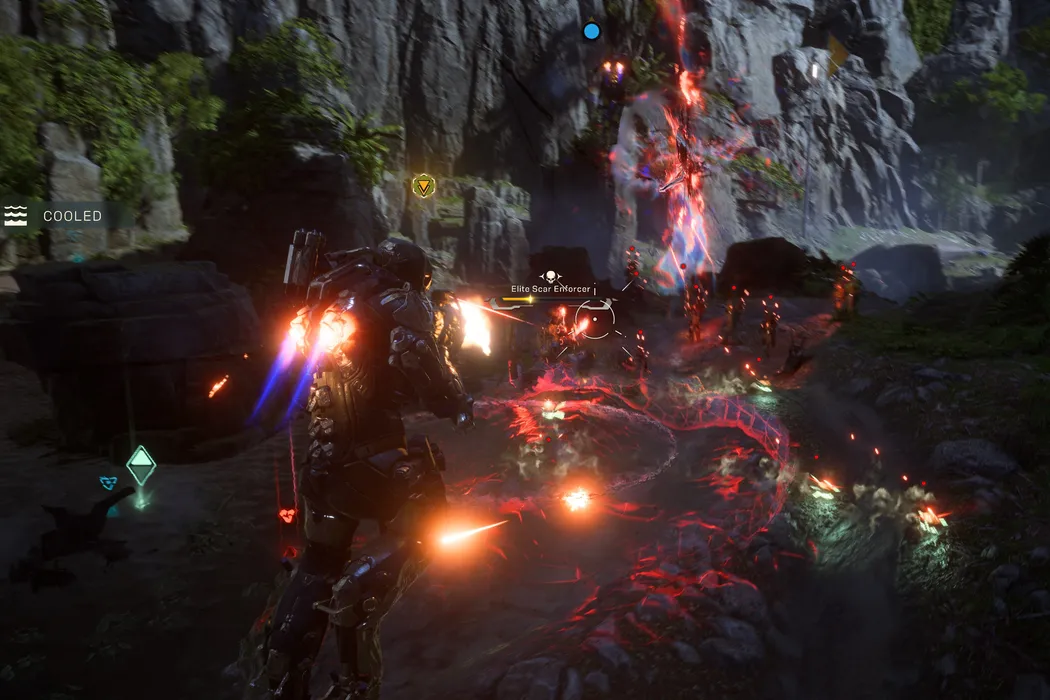Click the COOLED status indicator
This screenshot has height=700, width=1050.
(56, 216)
